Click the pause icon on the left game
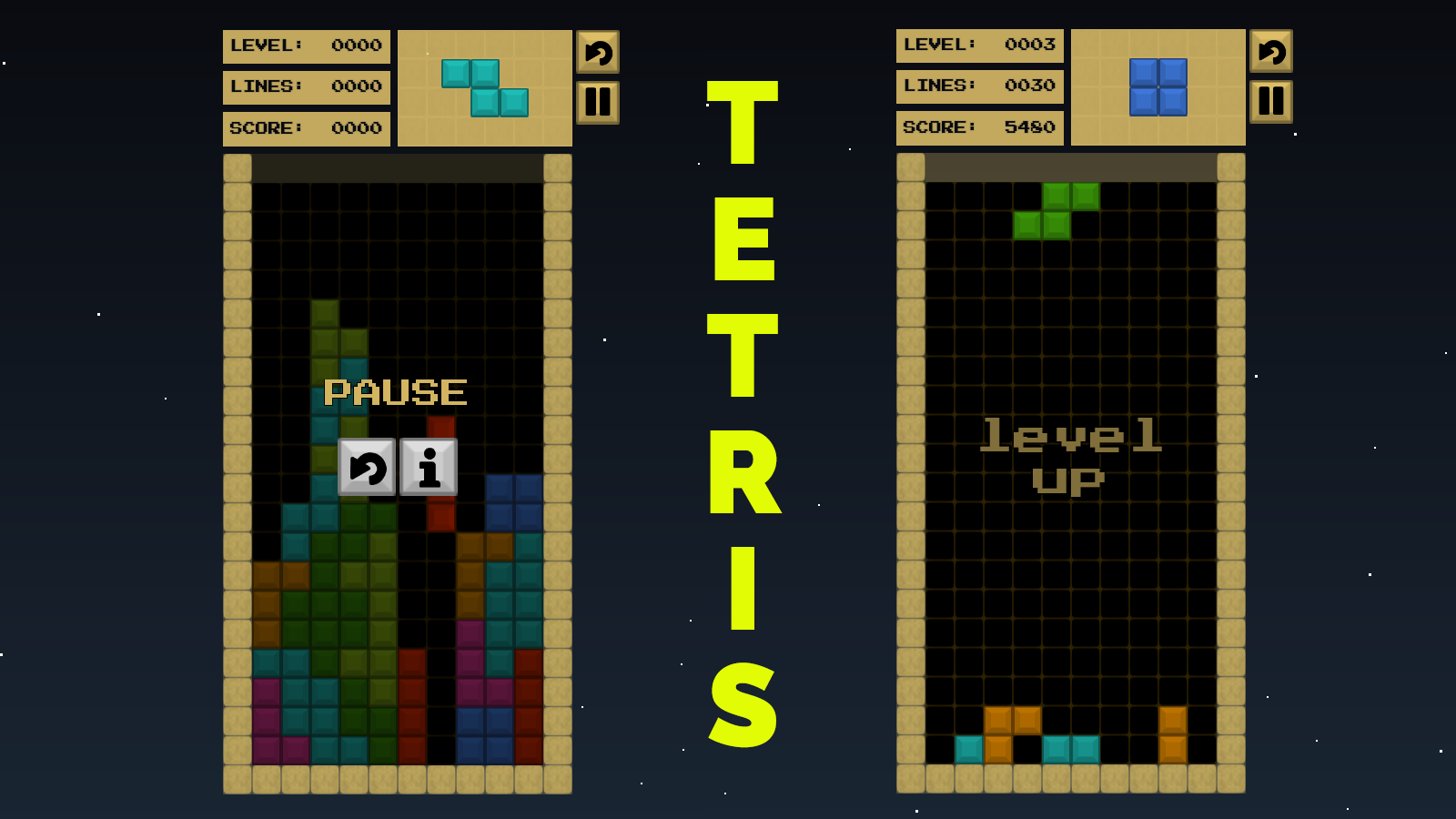 598,102
